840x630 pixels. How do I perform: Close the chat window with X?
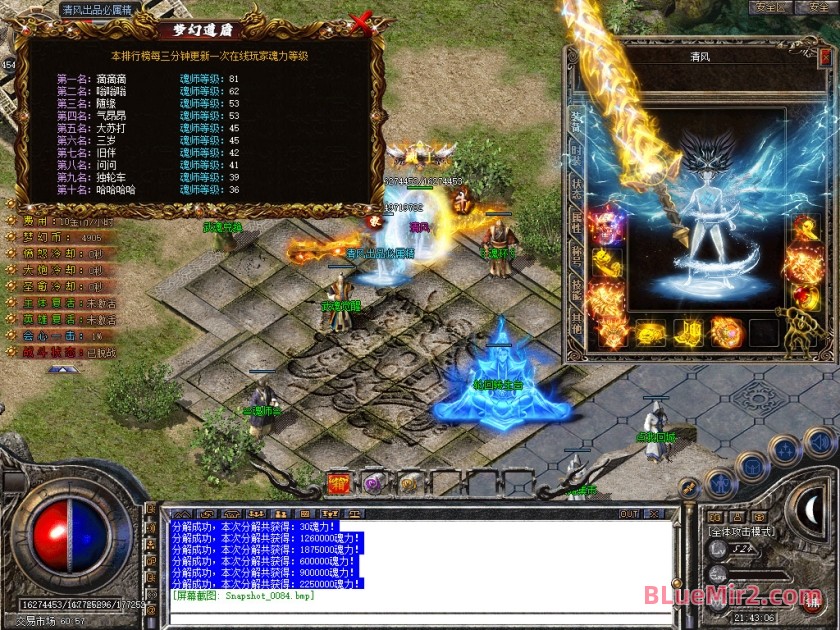click(656, 514)
